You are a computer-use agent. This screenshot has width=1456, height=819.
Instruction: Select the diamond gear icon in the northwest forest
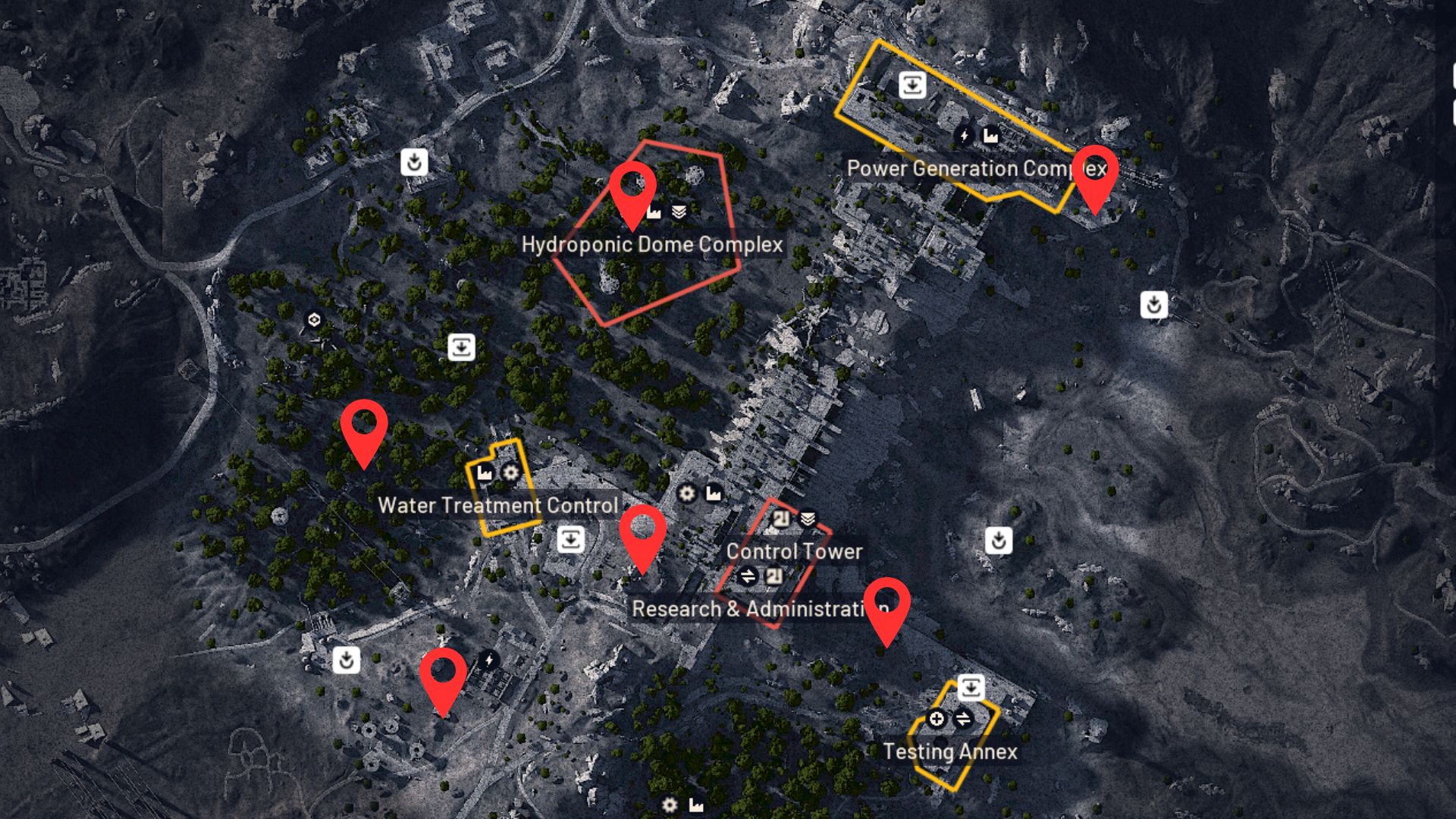[x=313, y=321]
